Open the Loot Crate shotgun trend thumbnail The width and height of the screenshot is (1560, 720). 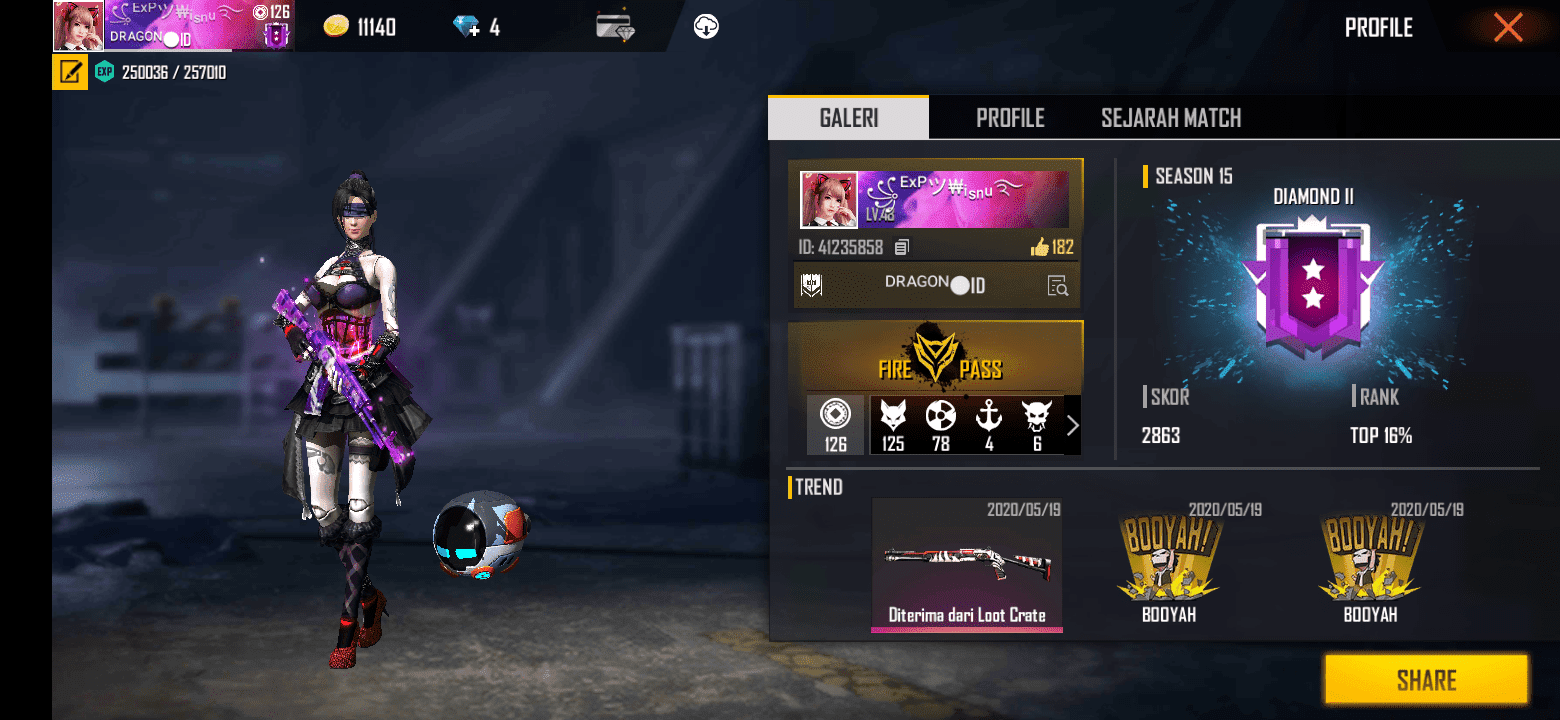coord(966,565)
